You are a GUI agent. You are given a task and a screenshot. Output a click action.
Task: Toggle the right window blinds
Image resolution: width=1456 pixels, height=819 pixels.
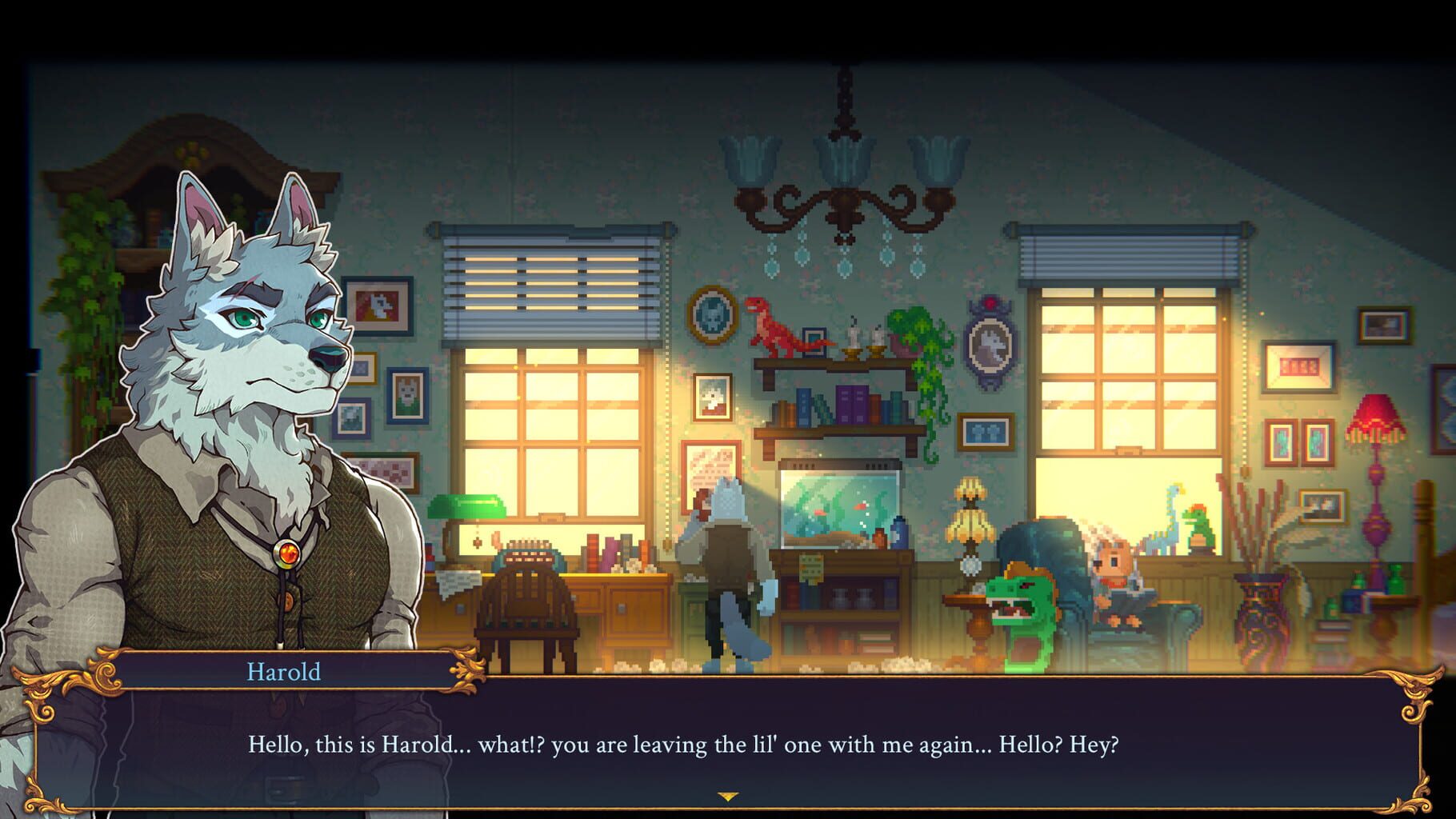[1128, 256]
